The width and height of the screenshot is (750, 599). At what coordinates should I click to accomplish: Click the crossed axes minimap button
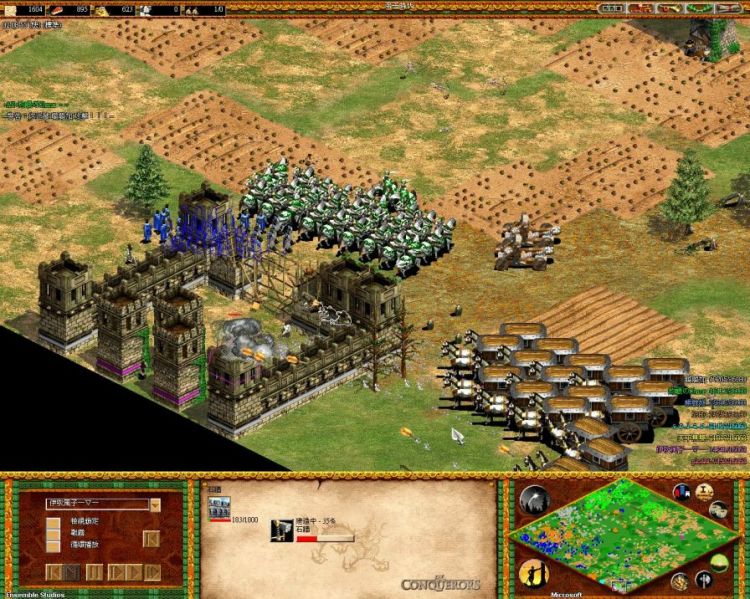pyautogui.click(x=704, y=579)
